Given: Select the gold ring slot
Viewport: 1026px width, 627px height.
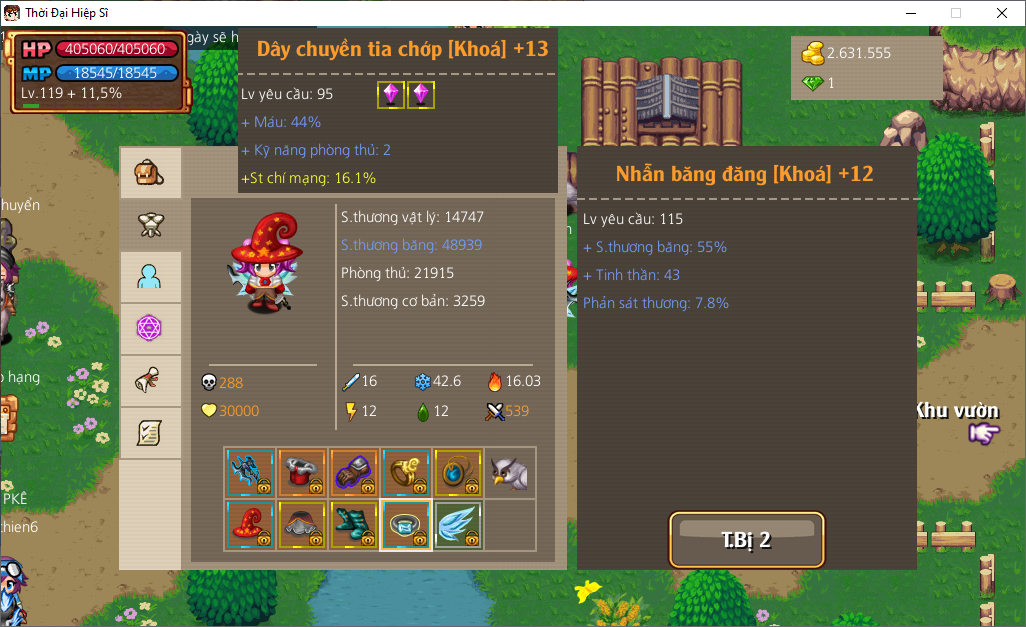Looking at the screenshot, I should coord(406,472).
